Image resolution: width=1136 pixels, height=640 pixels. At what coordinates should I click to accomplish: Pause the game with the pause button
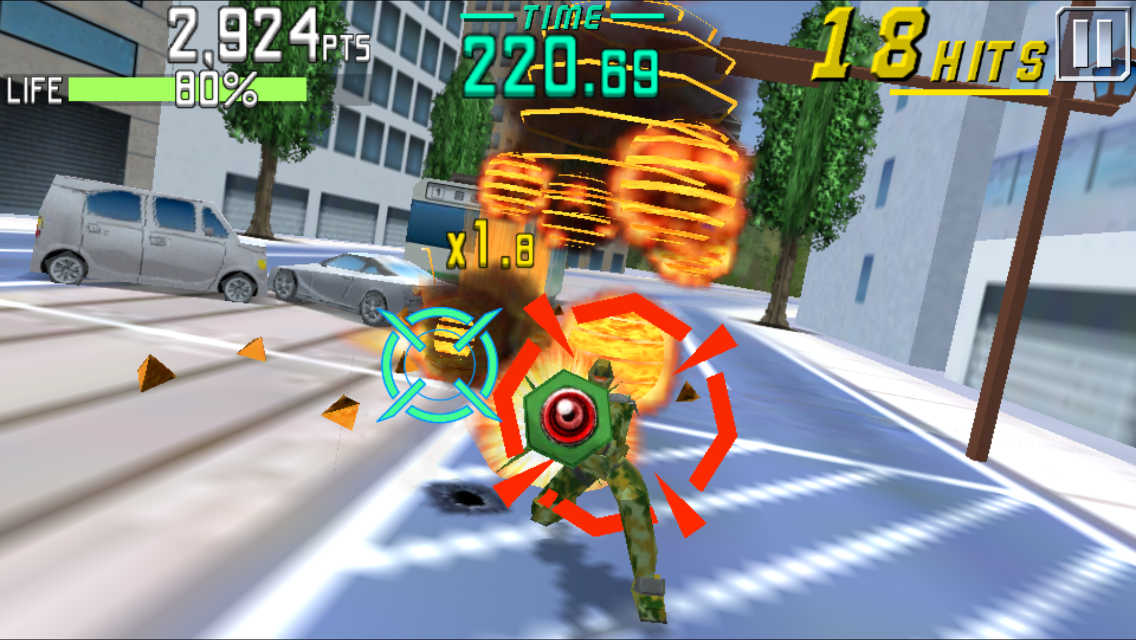pos(1094,43)
